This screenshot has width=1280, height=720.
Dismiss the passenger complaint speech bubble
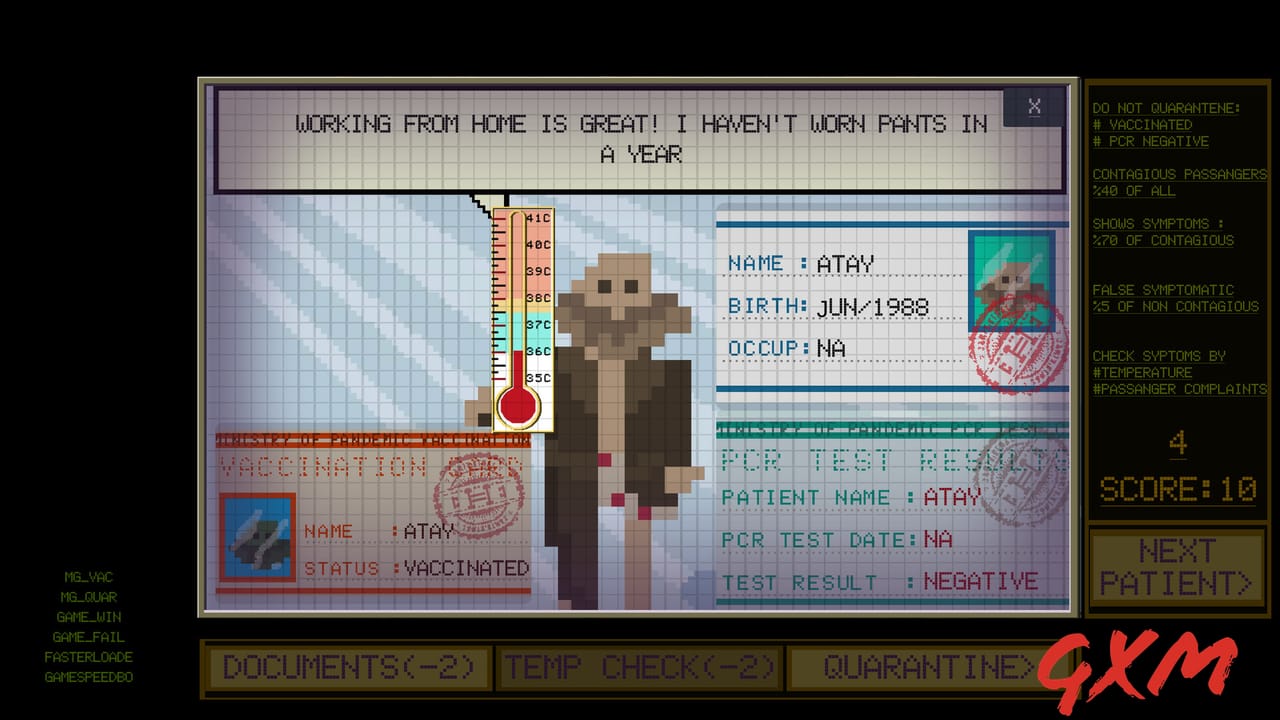click(1035, 107)
